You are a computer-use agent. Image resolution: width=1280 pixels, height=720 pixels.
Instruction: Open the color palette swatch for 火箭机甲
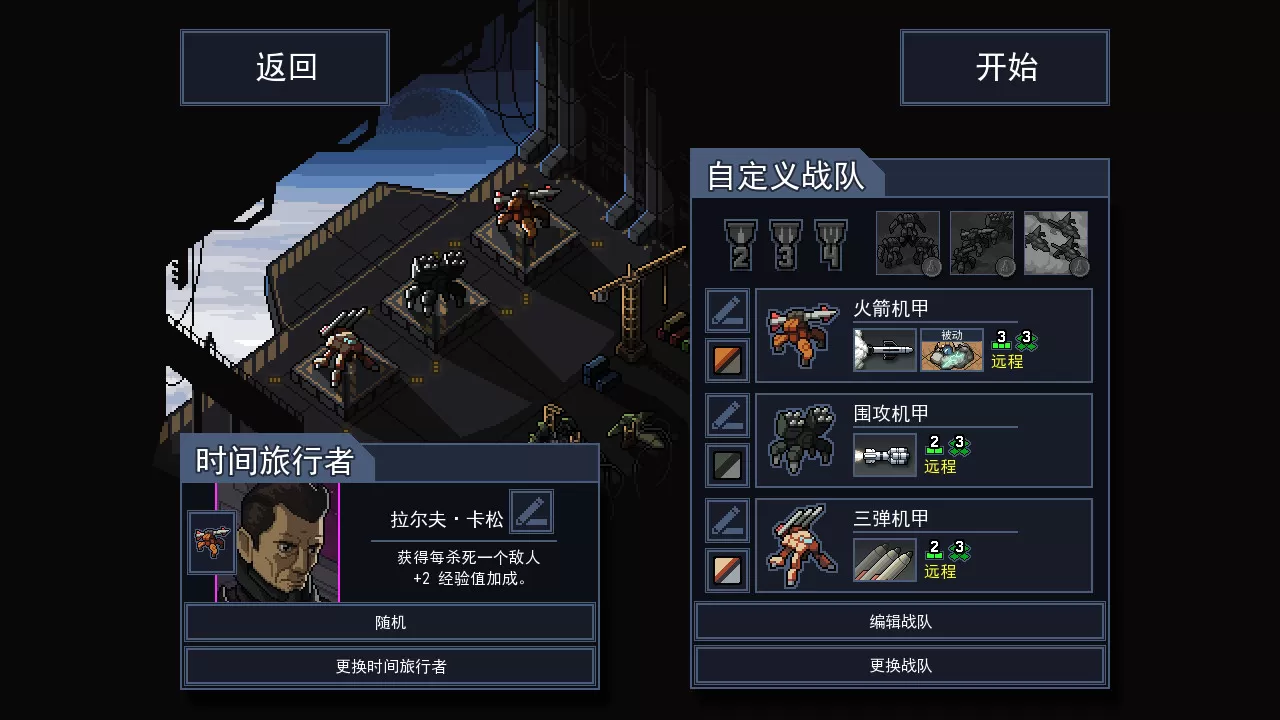[727, 360]
